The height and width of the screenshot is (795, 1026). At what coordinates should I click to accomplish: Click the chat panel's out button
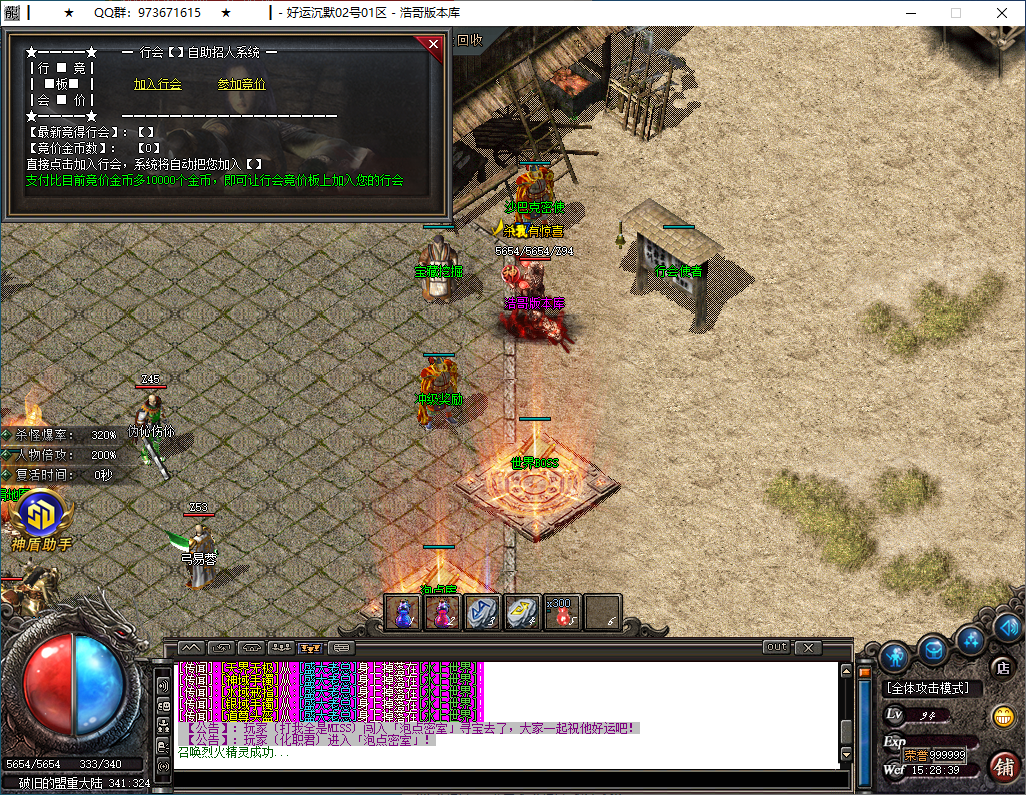click(x=777, y=647)
